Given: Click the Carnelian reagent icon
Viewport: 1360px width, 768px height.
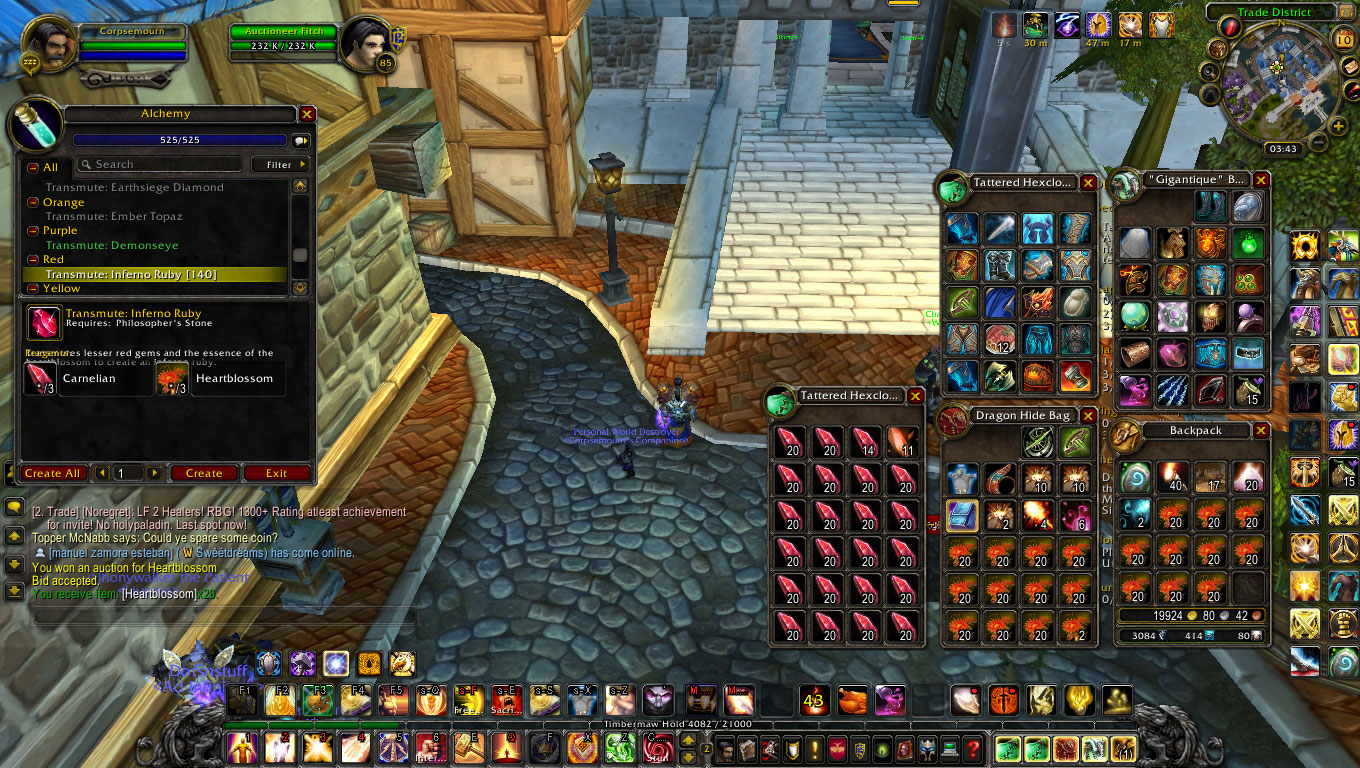Looking at the screenshot, I should click(x=41, y=378).
